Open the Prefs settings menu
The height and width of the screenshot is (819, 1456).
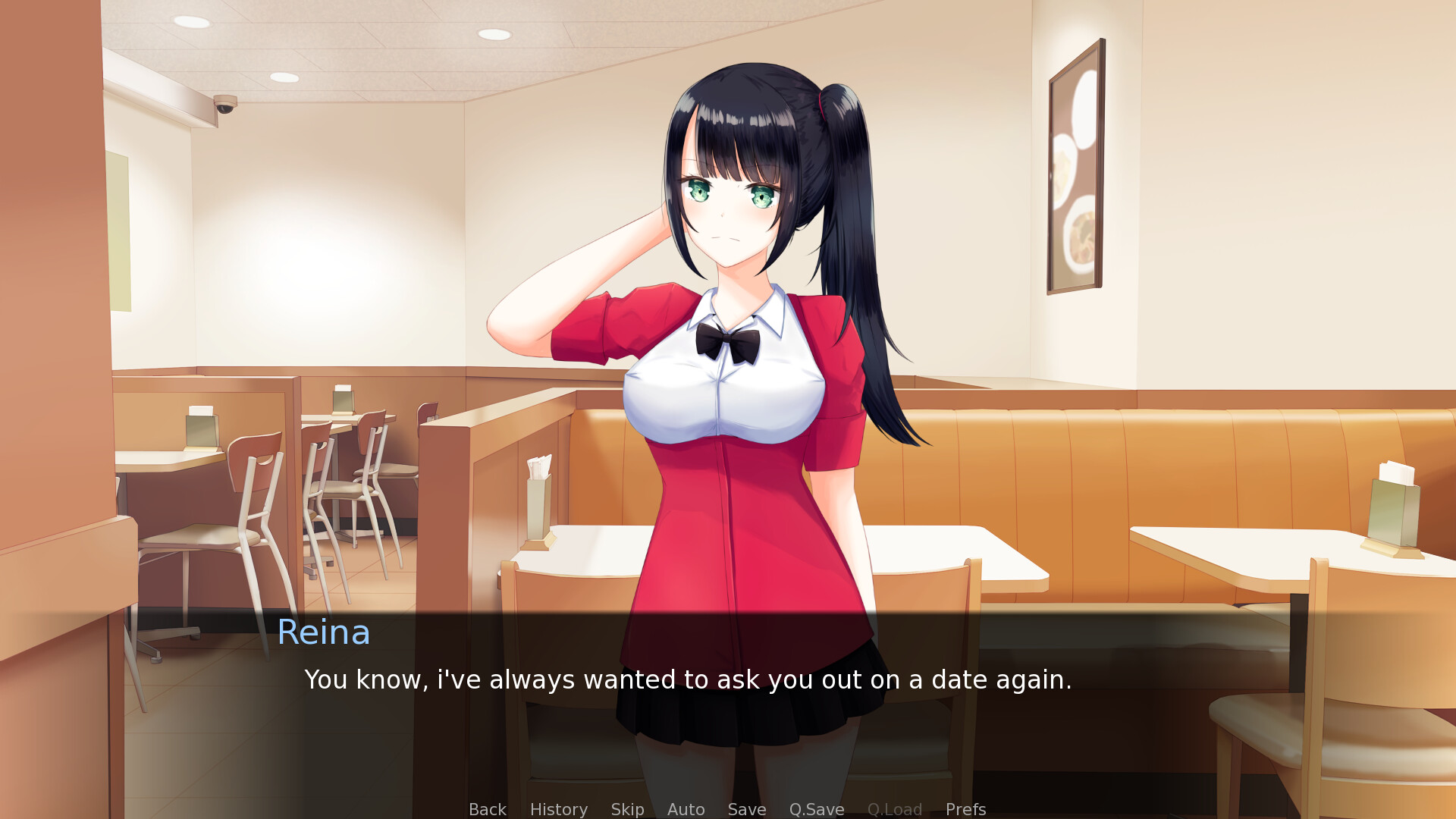tap(965, 809)
